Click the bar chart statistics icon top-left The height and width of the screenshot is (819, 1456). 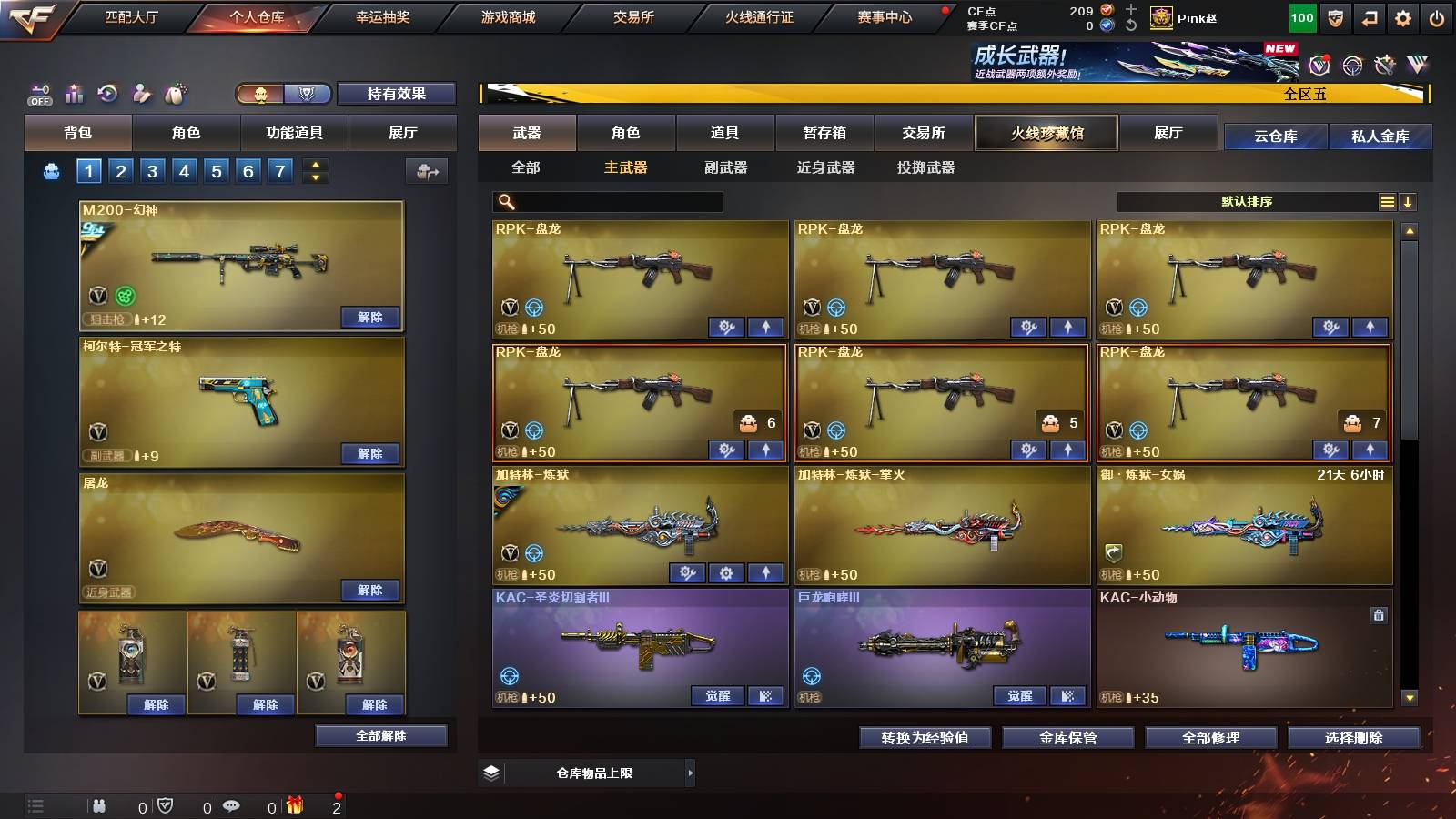pos(74,94)
